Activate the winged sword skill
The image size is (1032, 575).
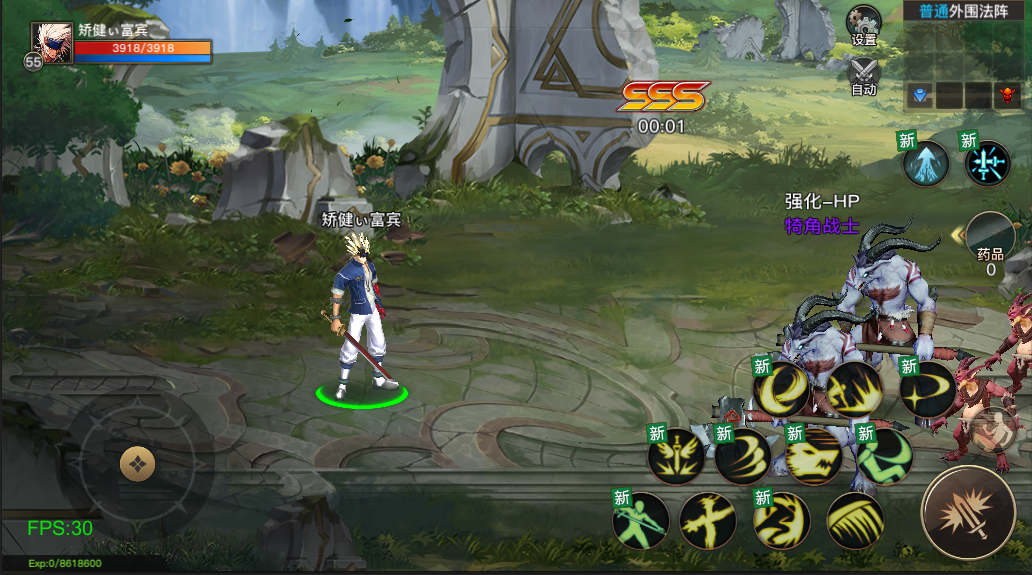676,456
